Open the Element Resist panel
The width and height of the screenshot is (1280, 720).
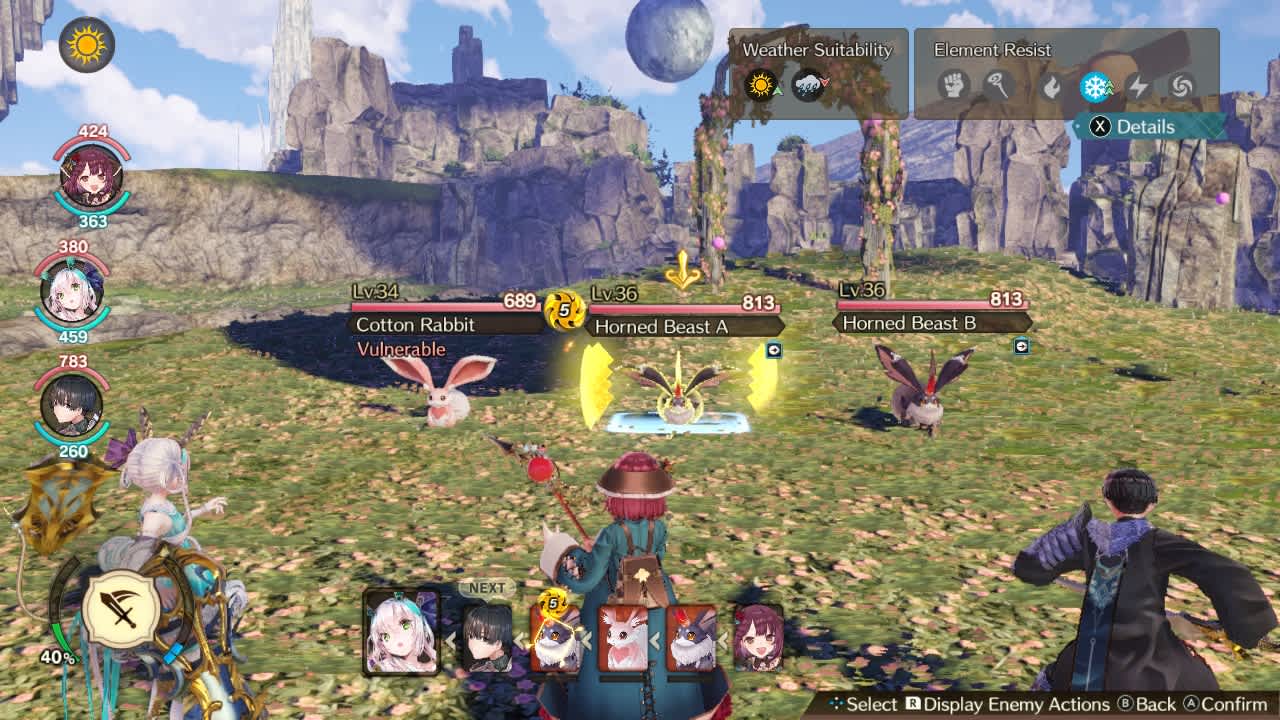992,50
